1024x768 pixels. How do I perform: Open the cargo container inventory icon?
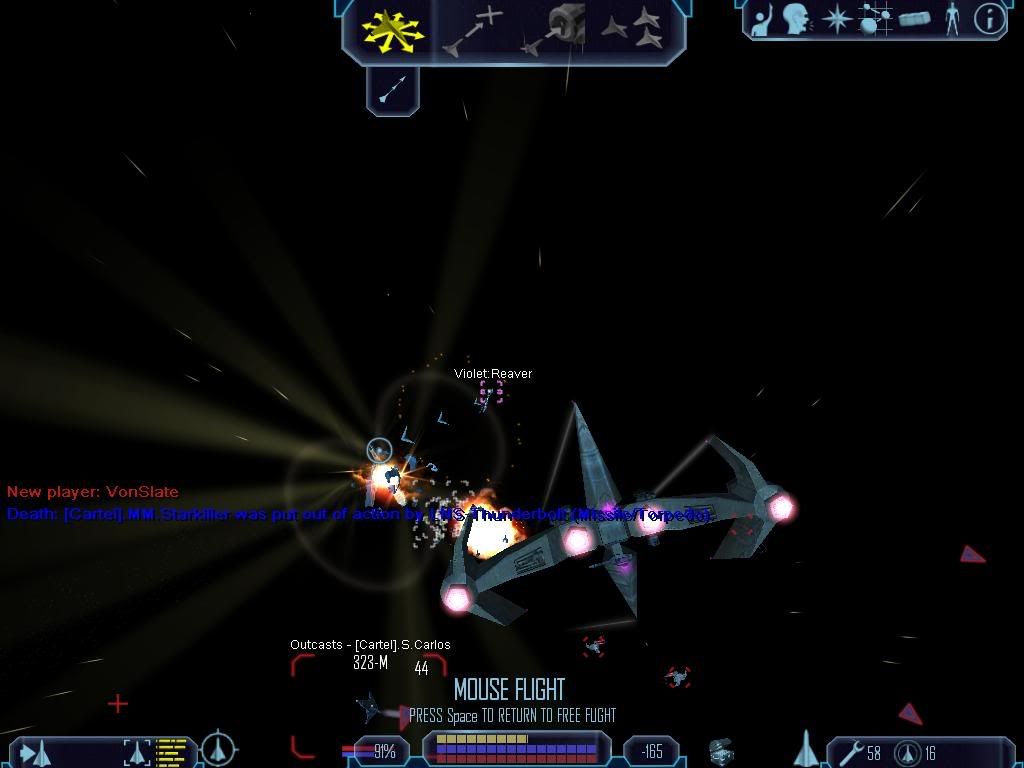tap(914, 19)
